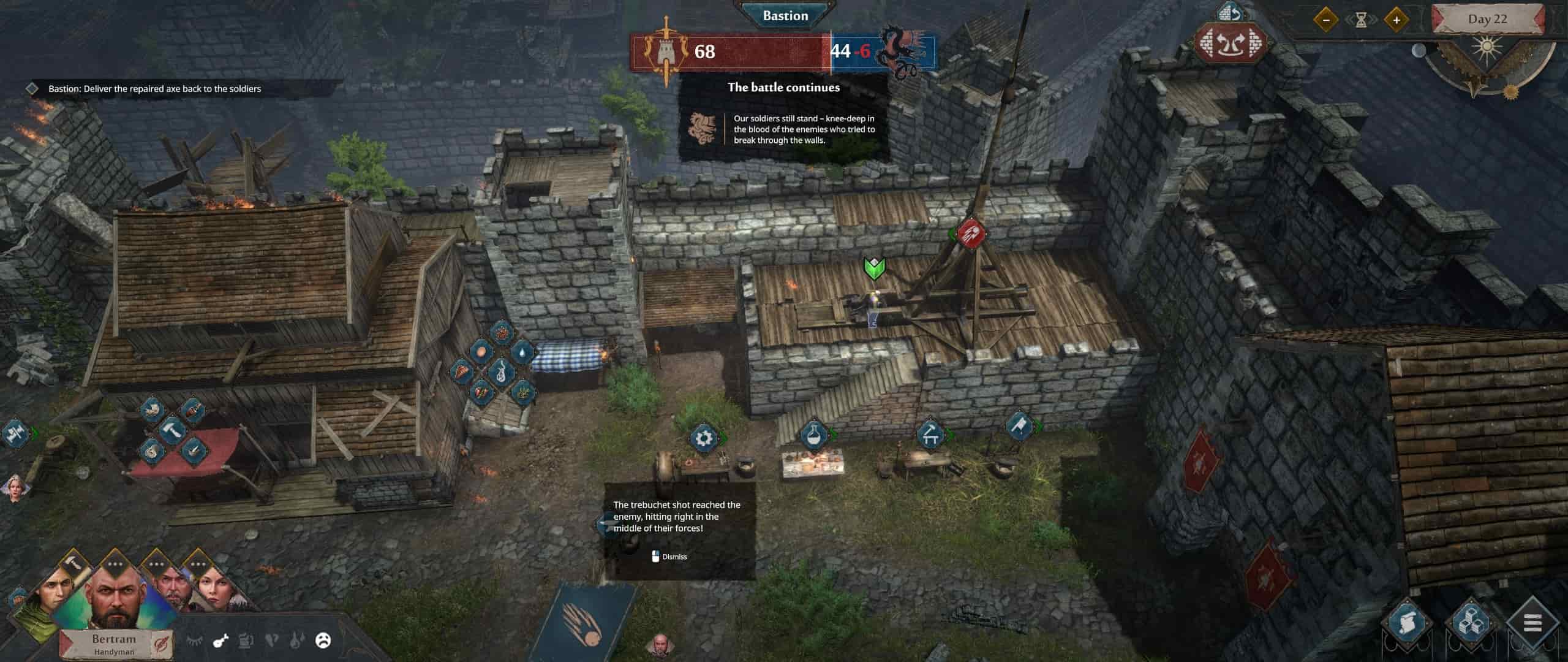The height and width of the screenshot is (662, 1568).
Task: Decrease game speed with the minus button
Action: tap(1326, 20)
